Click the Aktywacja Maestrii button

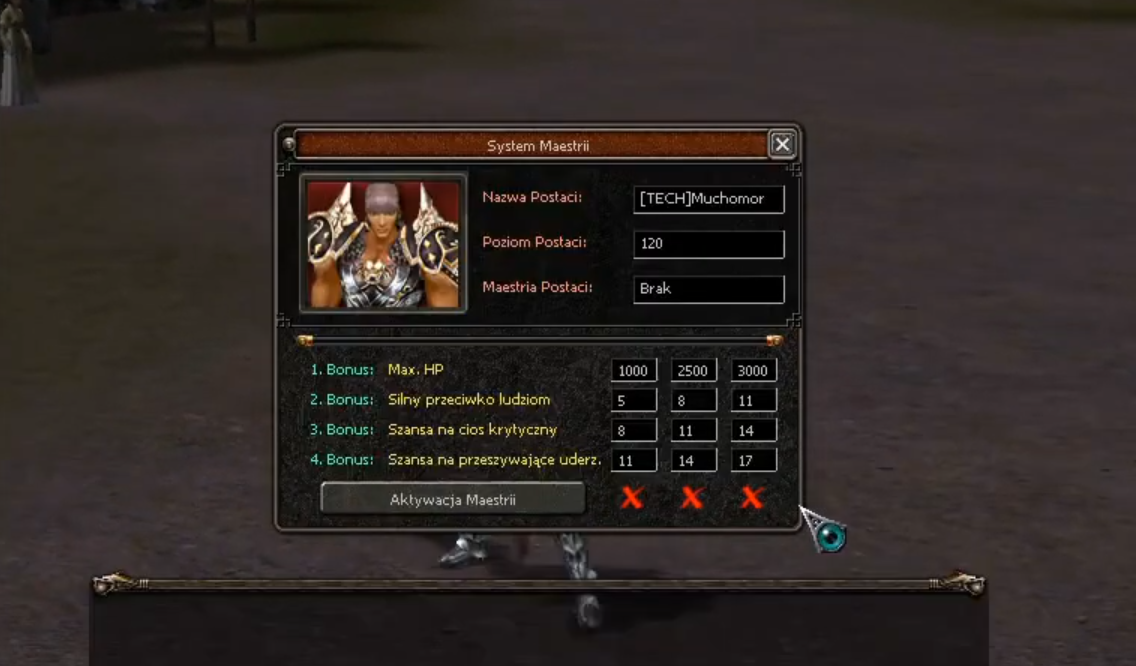[x=452, y=499]
